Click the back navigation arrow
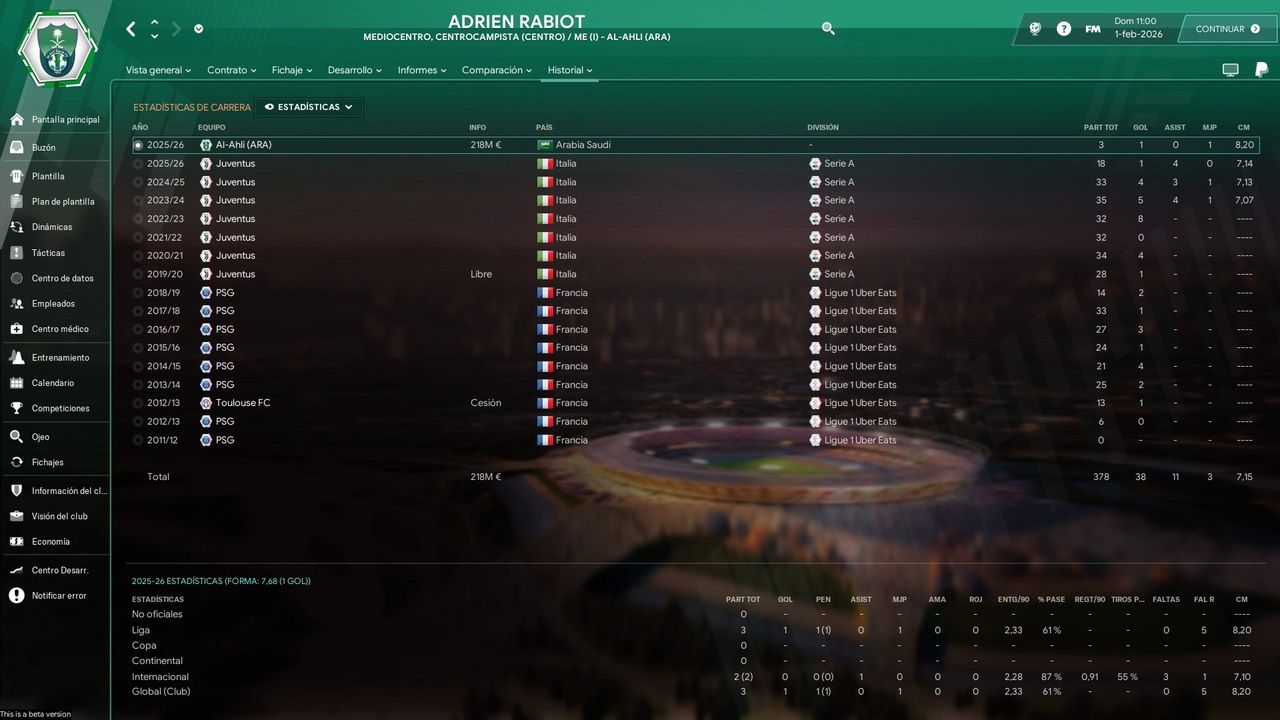This screenshot has width=1280, height=720. pos(129,29)
